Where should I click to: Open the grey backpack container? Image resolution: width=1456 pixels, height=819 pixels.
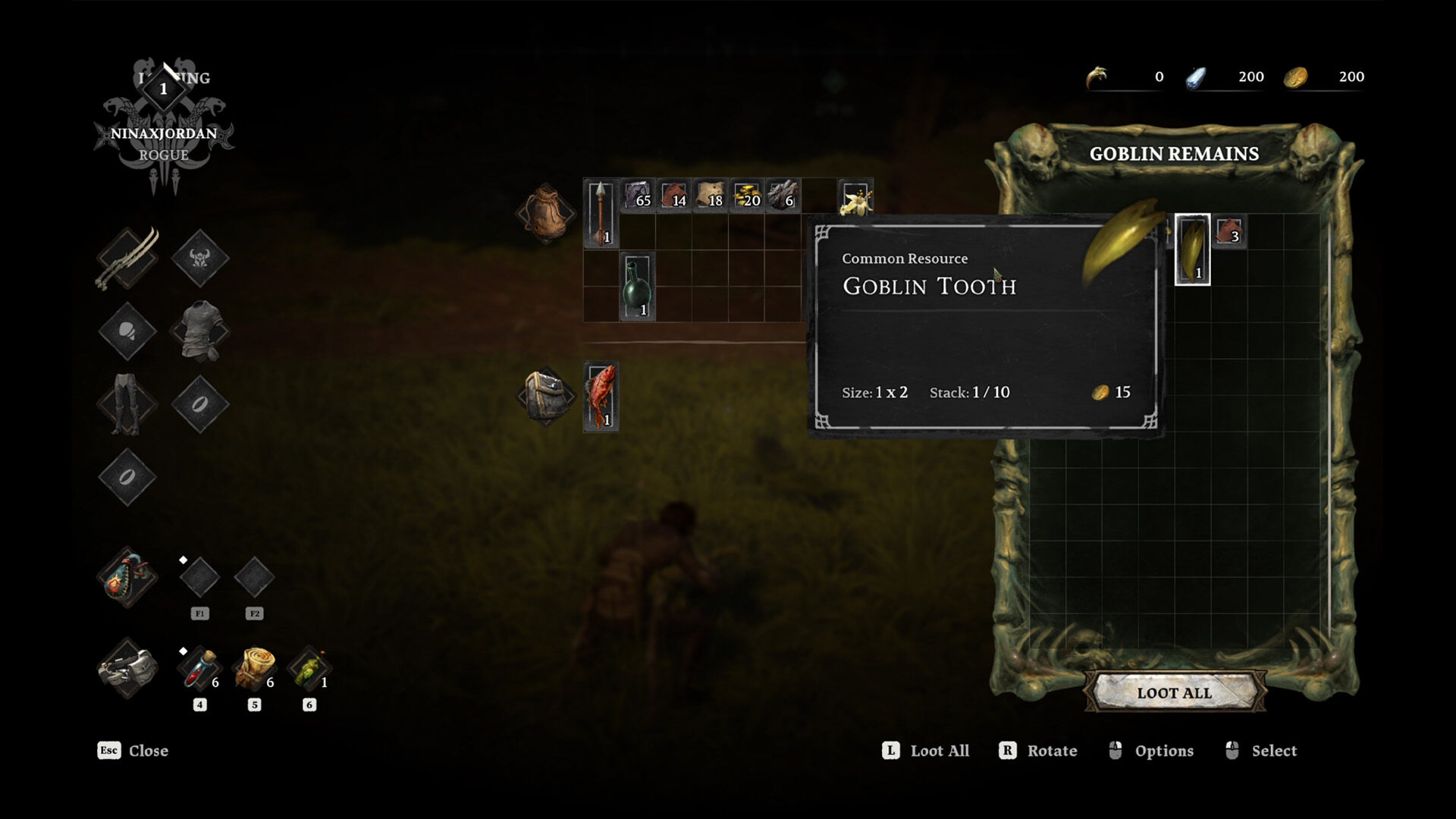tap(547, 396)
